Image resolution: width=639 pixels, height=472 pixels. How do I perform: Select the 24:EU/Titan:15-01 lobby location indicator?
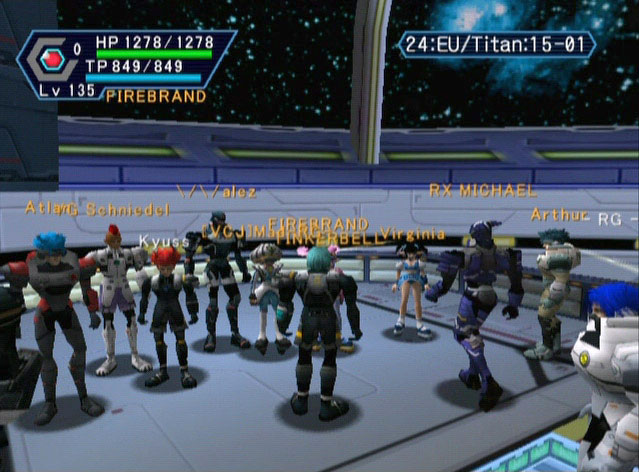coord(497,44)
